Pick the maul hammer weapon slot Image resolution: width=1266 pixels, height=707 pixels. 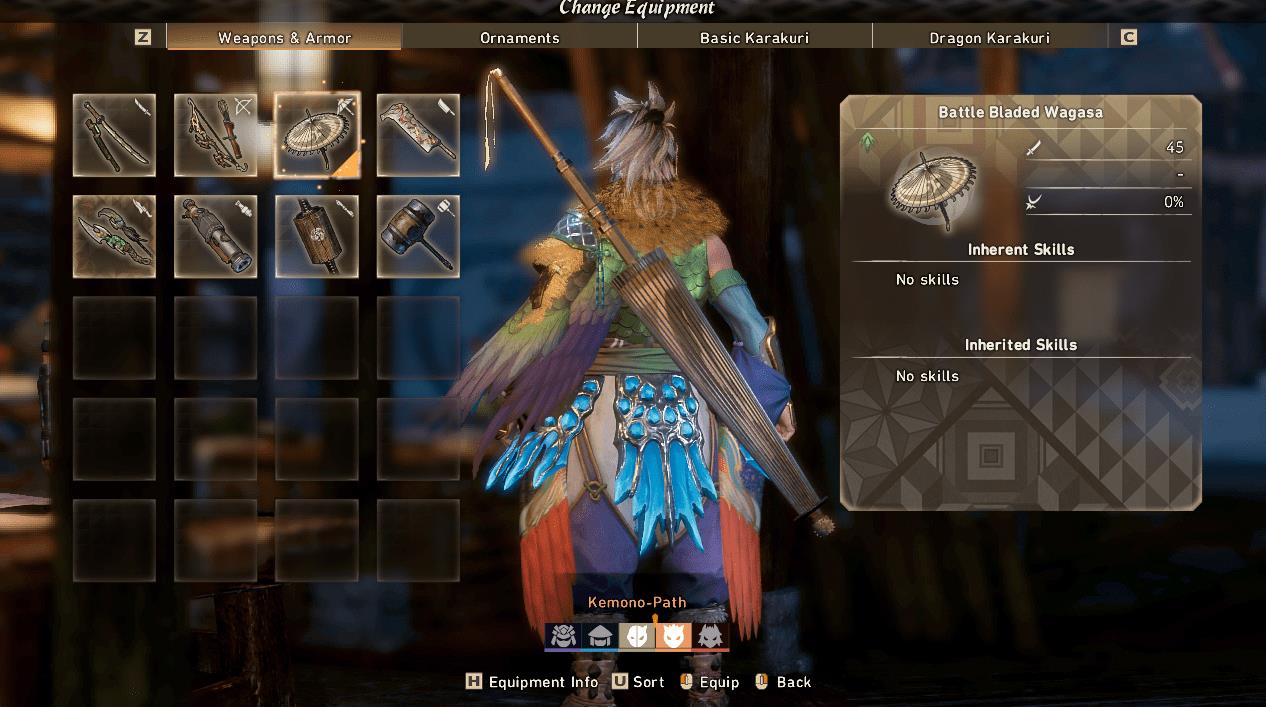pos(418,236)
